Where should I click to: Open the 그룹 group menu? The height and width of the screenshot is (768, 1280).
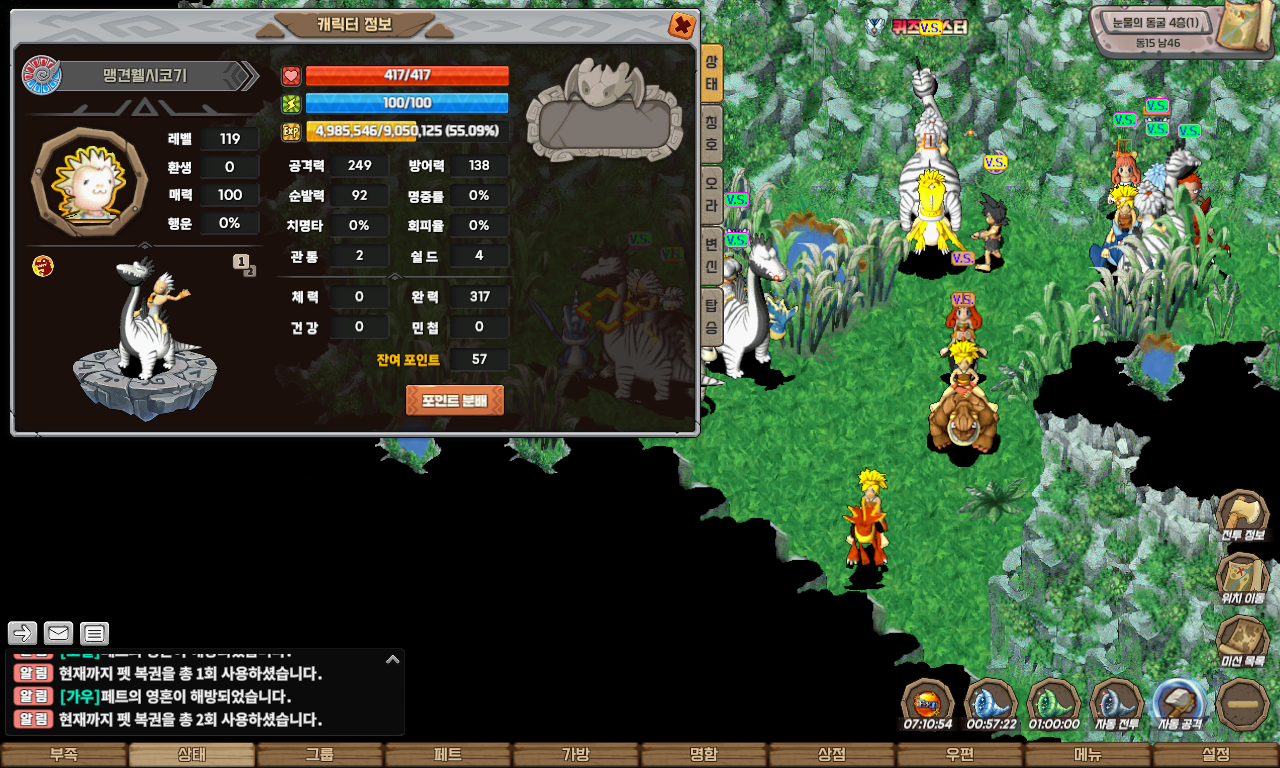point(320,755)
